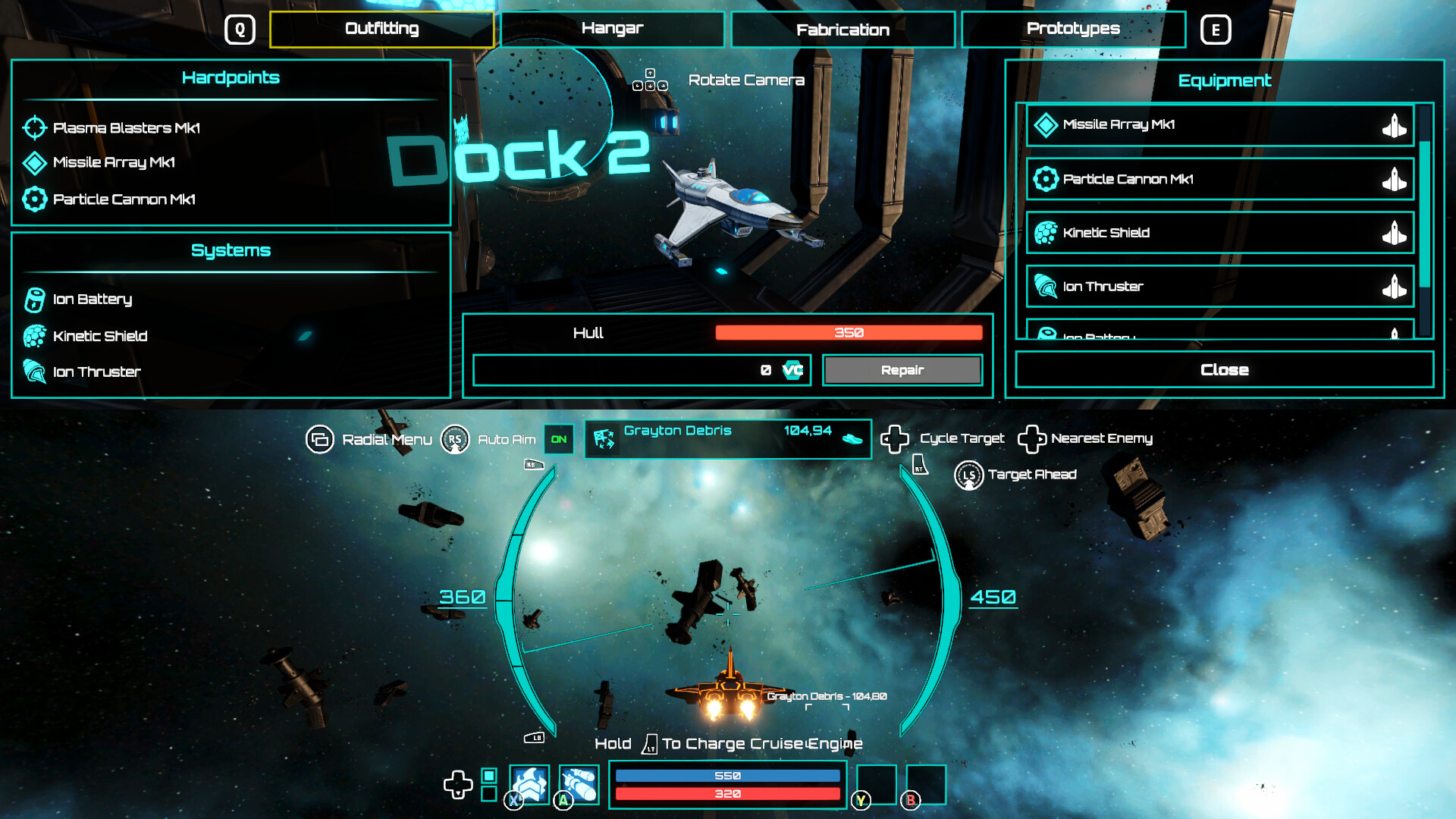Select the Grayton Debris target panel

point(727,439)
